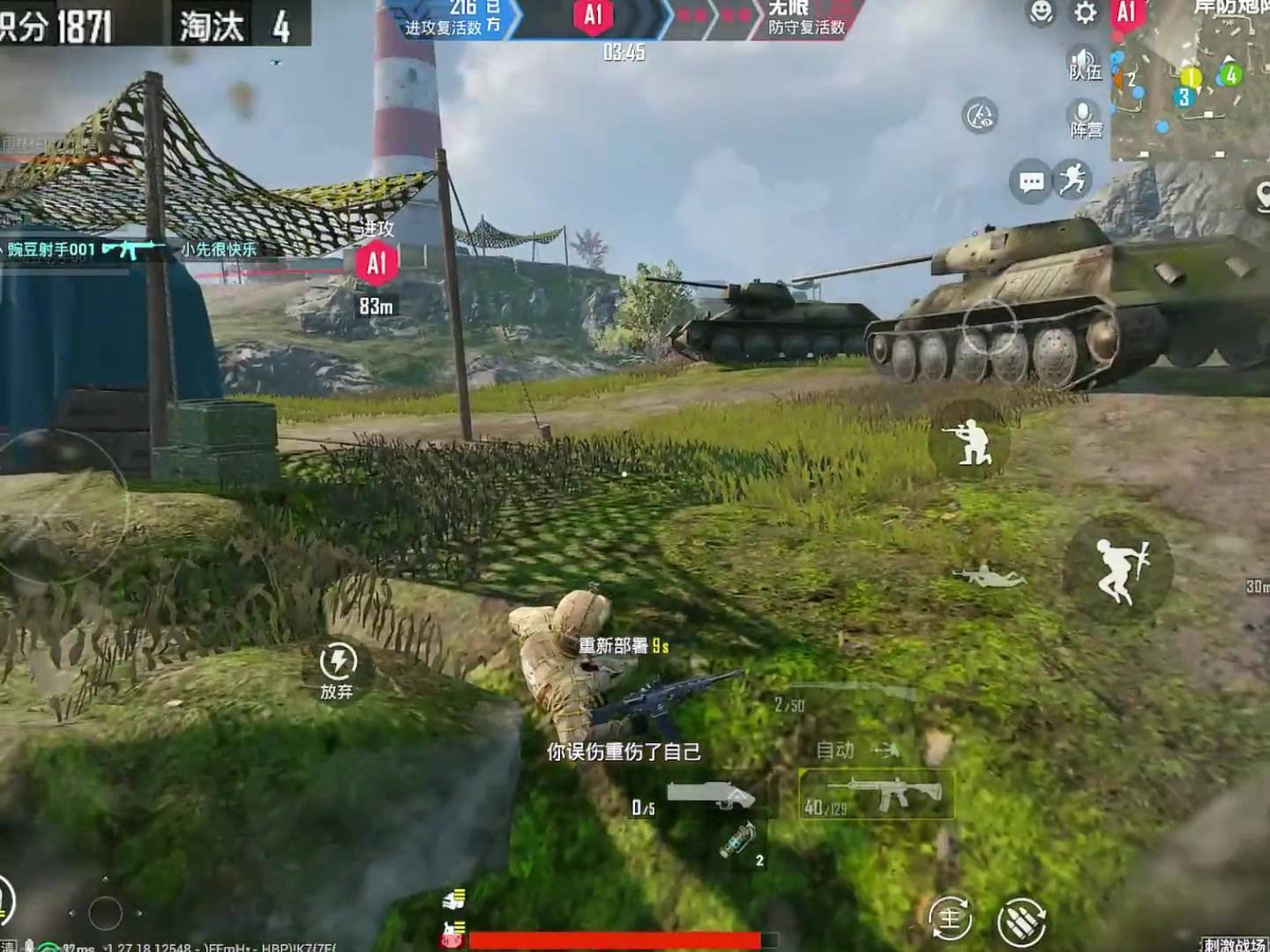Open the vehicle repair wheel icon
This screenshot has height=952, width=1270.
tap(979, 115)
